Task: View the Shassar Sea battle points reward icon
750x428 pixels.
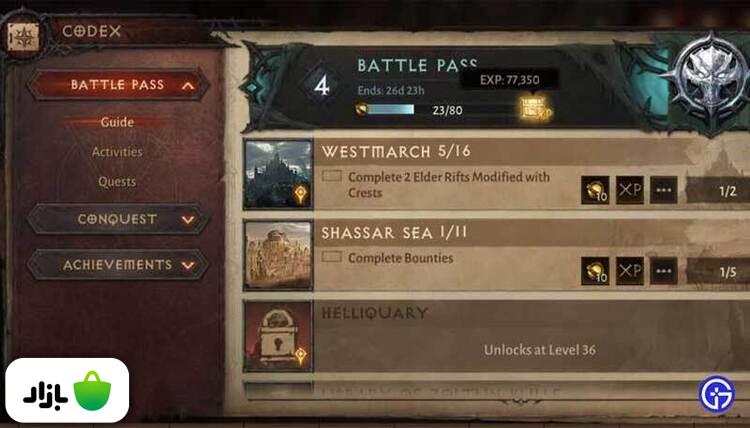Action: pos(595,270)
